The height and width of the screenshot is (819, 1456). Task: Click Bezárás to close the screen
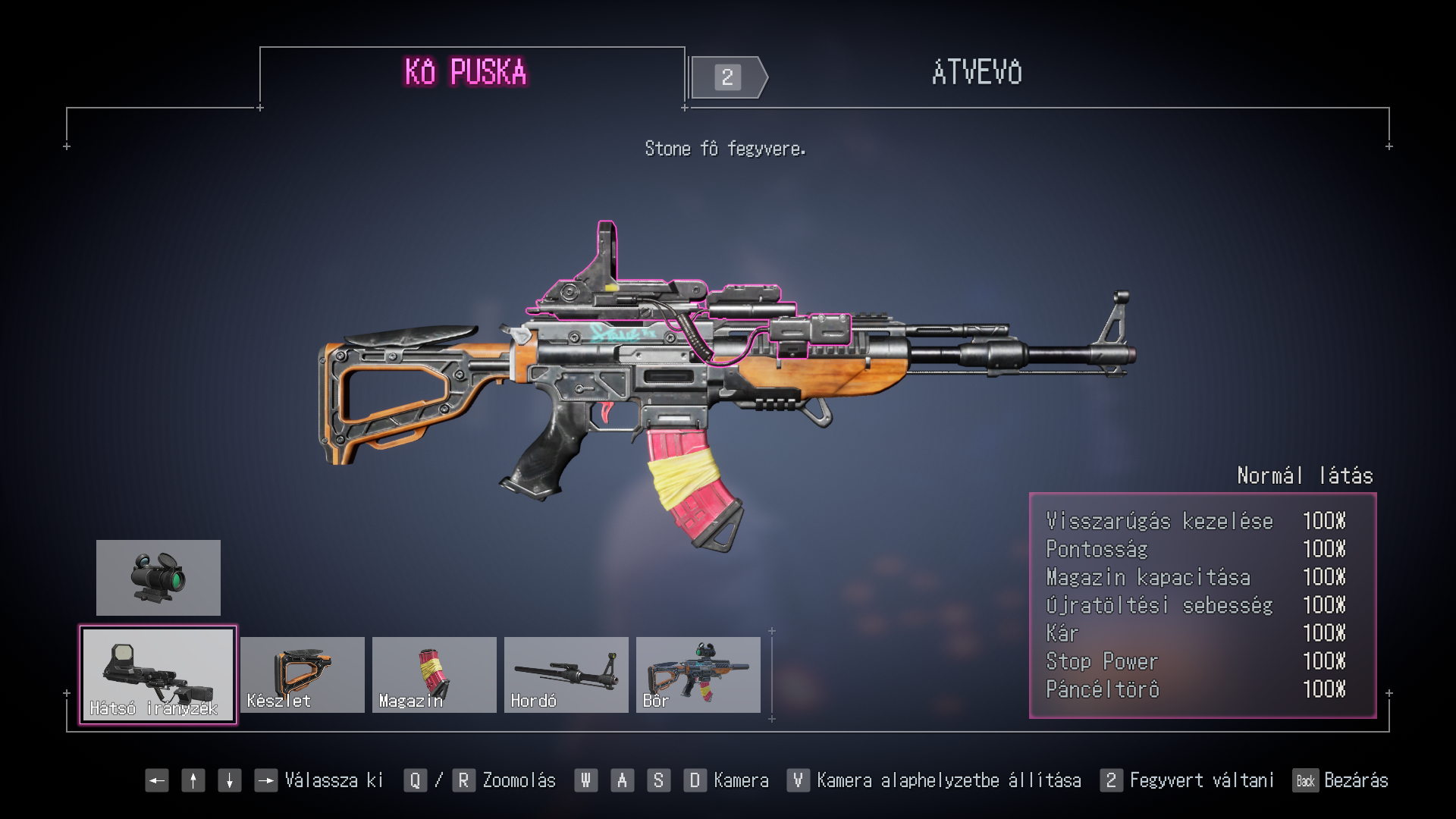(1355, 780)
